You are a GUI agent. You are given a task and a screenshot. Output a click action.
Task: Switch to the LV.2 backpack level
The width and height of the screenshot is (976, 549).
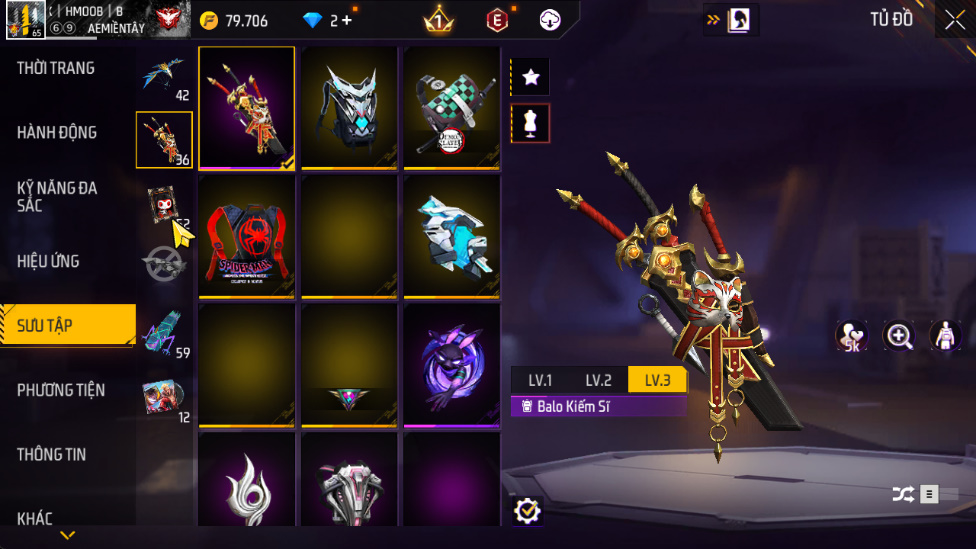click(x=598, y=380)
